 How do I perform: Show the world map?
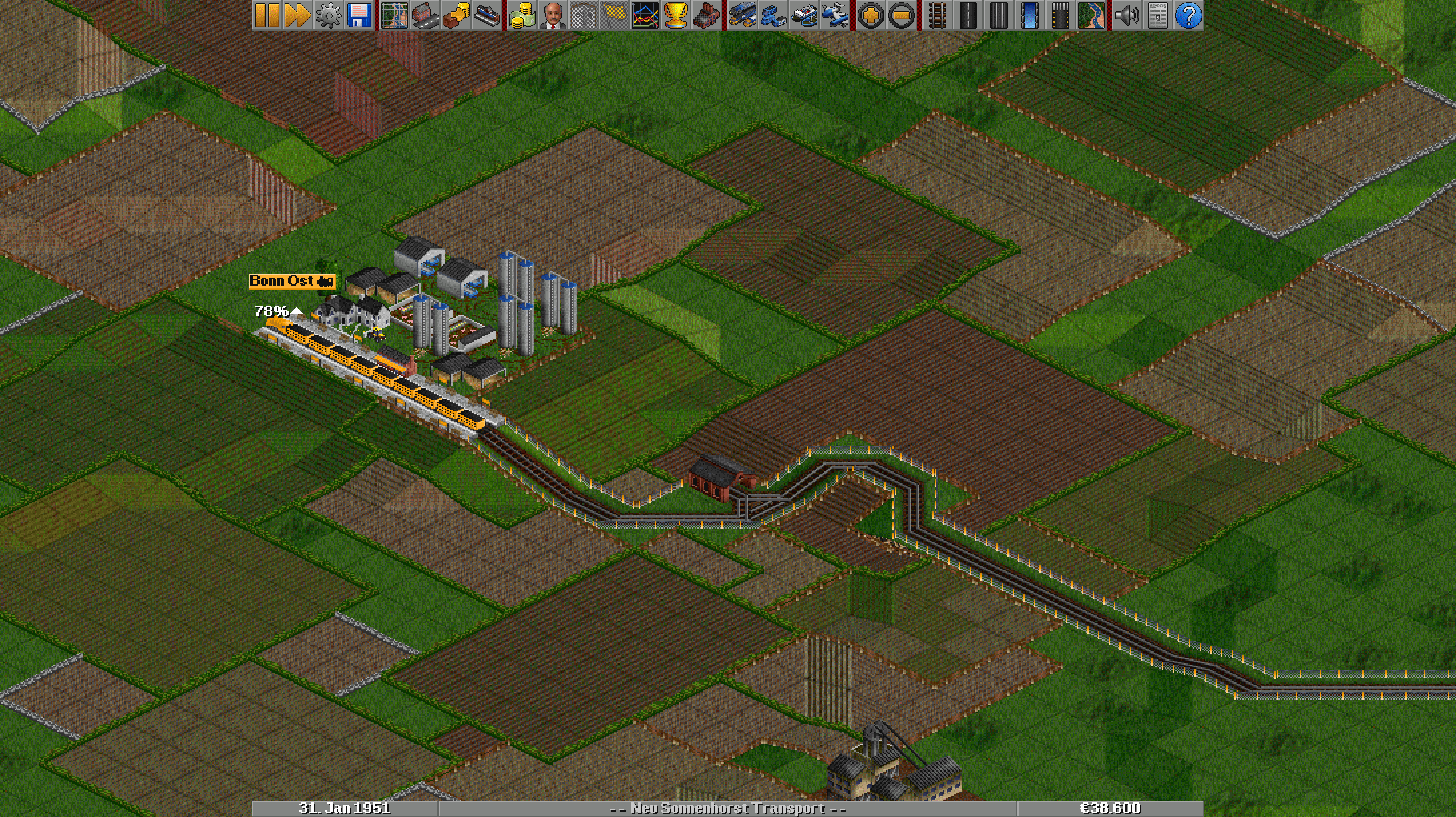tap(395, 15)
